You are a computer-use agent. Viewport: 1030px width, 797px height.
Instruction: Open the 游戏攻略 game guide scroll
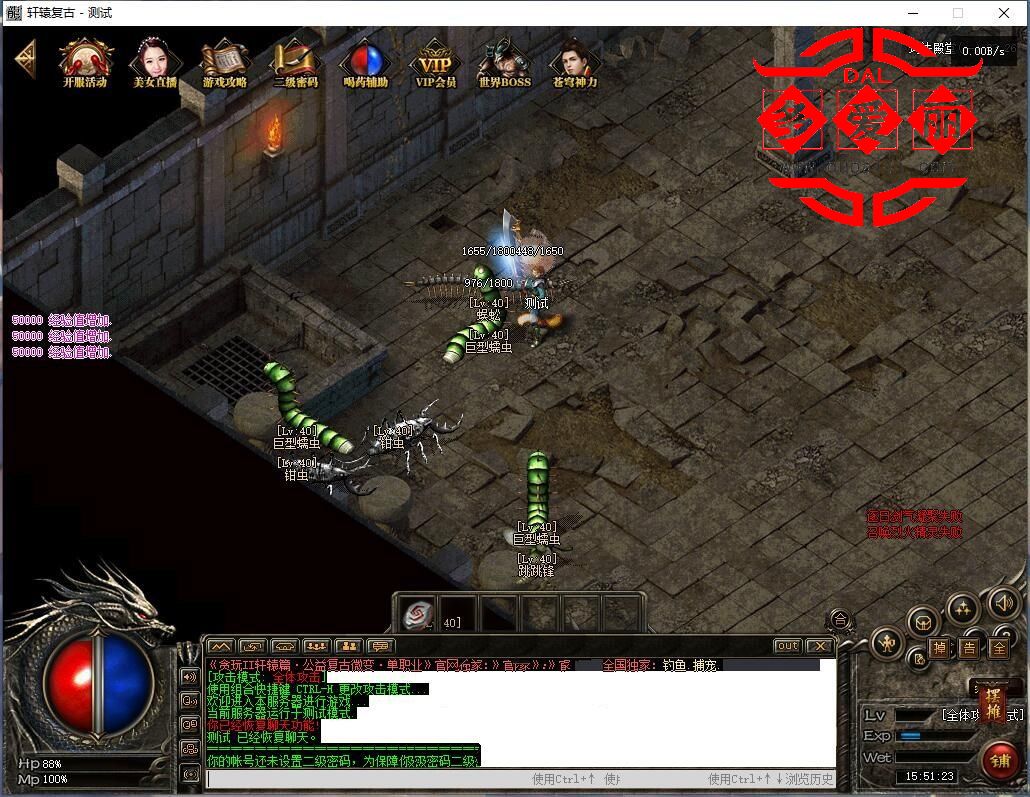coord(224,62)
